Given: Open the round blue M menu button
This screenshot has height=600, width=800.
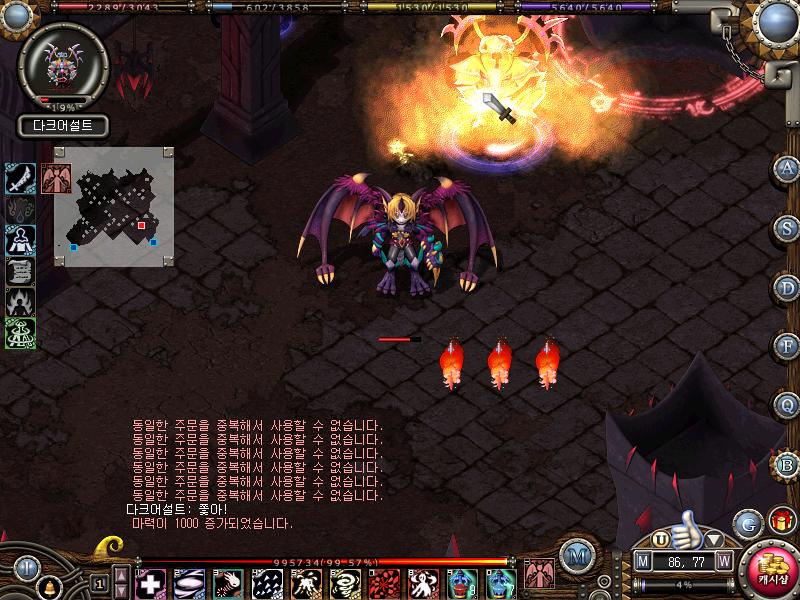Looking at the screenshot, I should tap(575, 556).
